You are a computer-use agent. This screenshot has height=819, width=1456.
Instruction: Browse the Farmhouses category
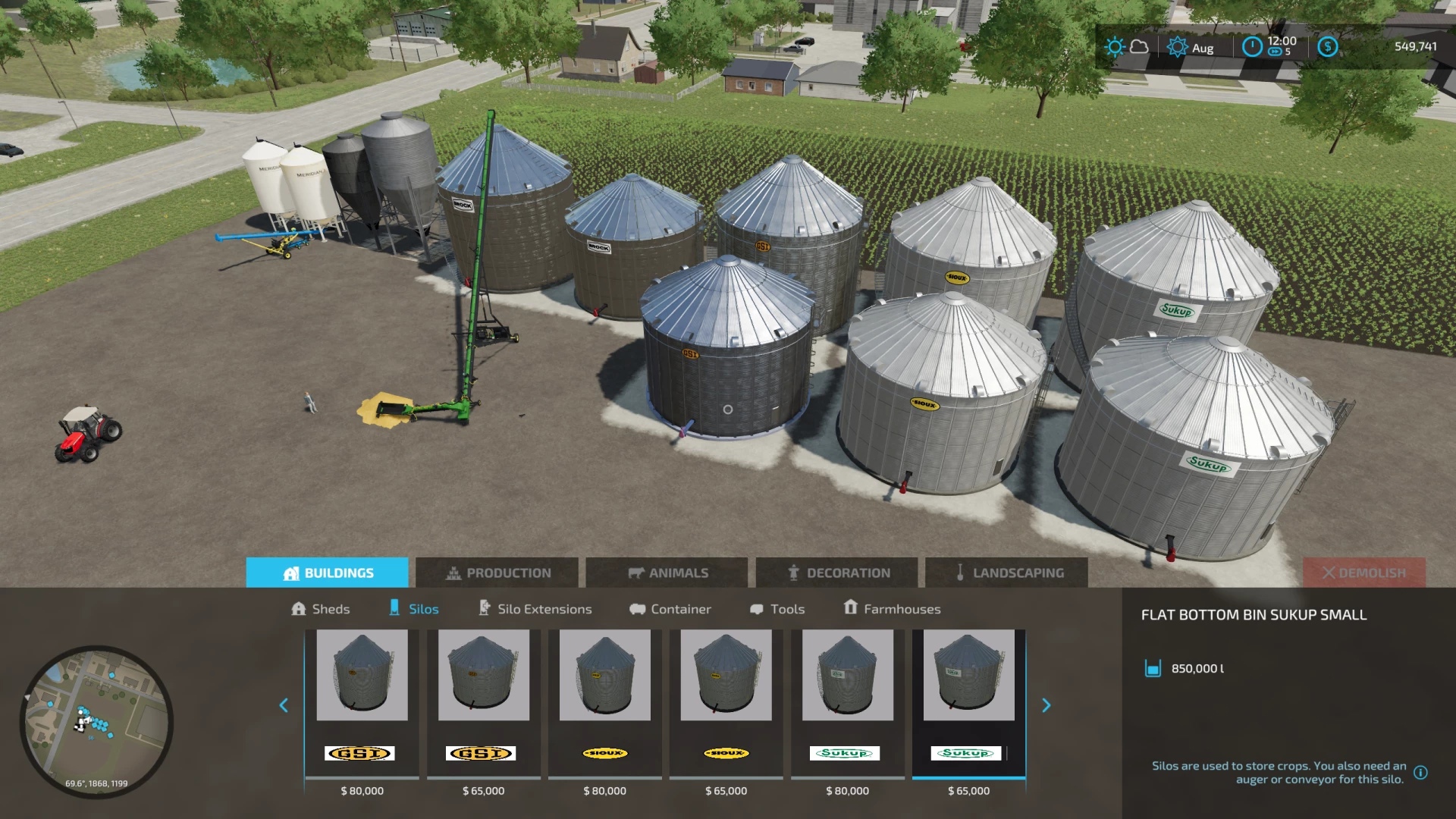coord(892,609)
